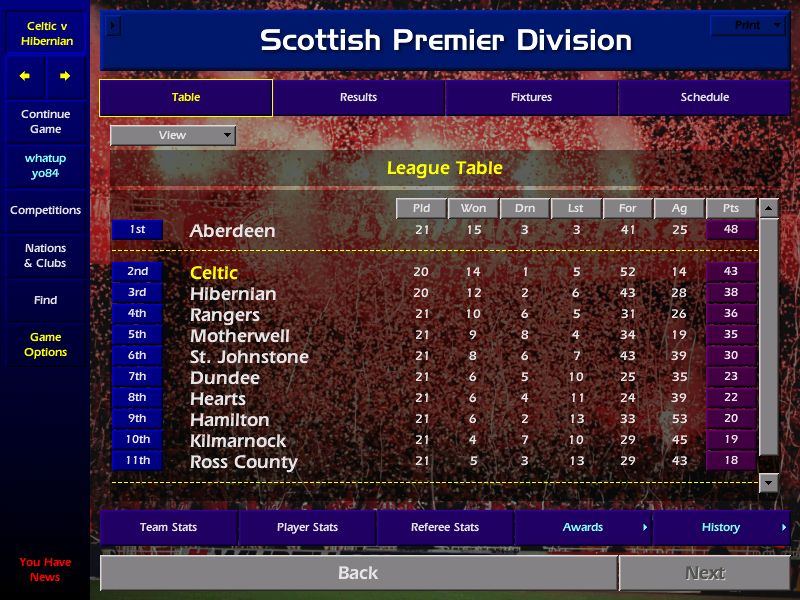The image size is (800, 600).
Task: Show Referee Stats
Action: pos(445,527)
